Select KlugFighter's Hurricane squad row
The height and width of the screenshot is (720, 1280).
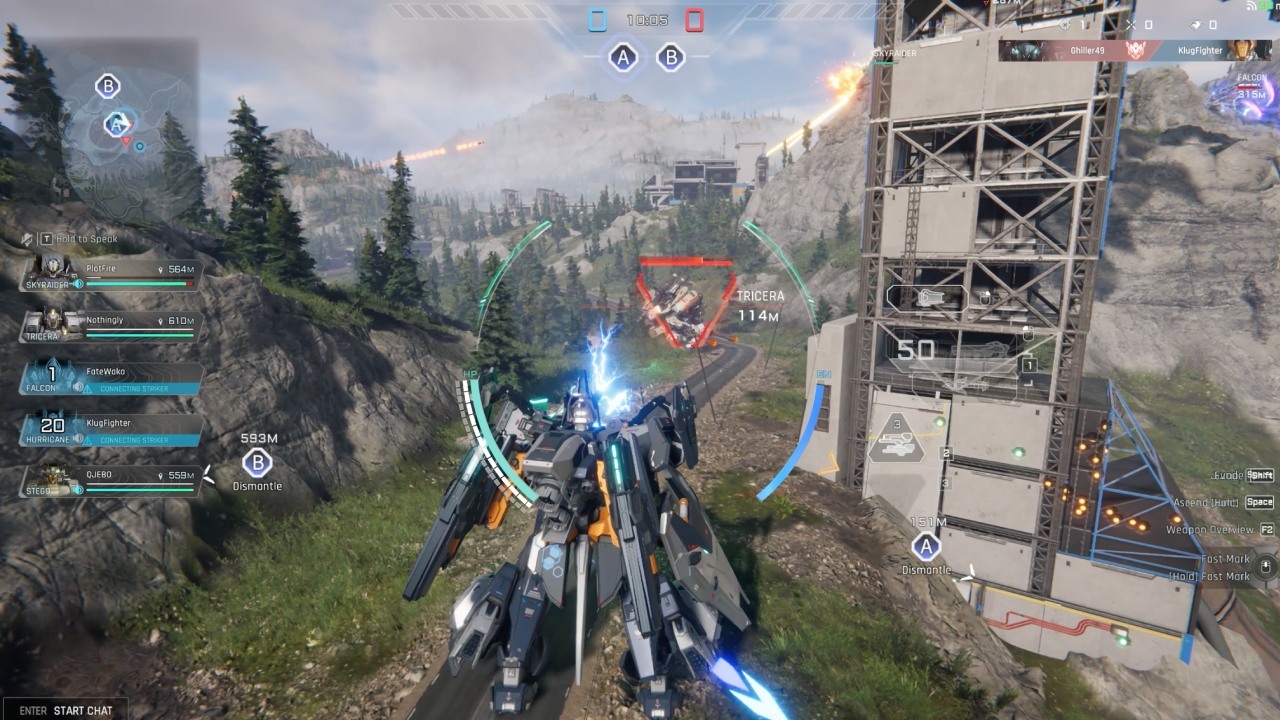click(112, 429)
